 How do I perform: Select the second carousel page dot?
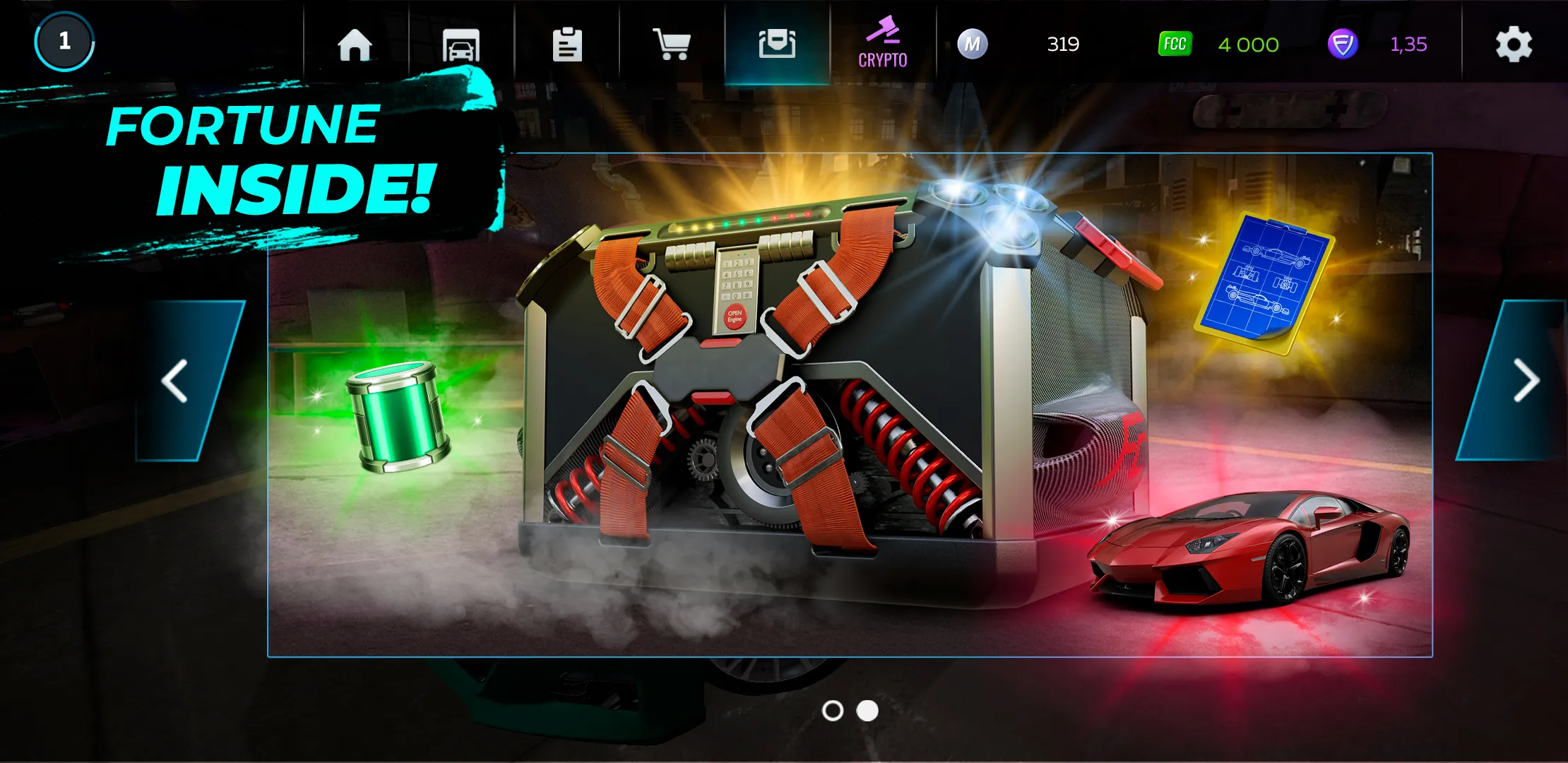[x=866, y=710]
